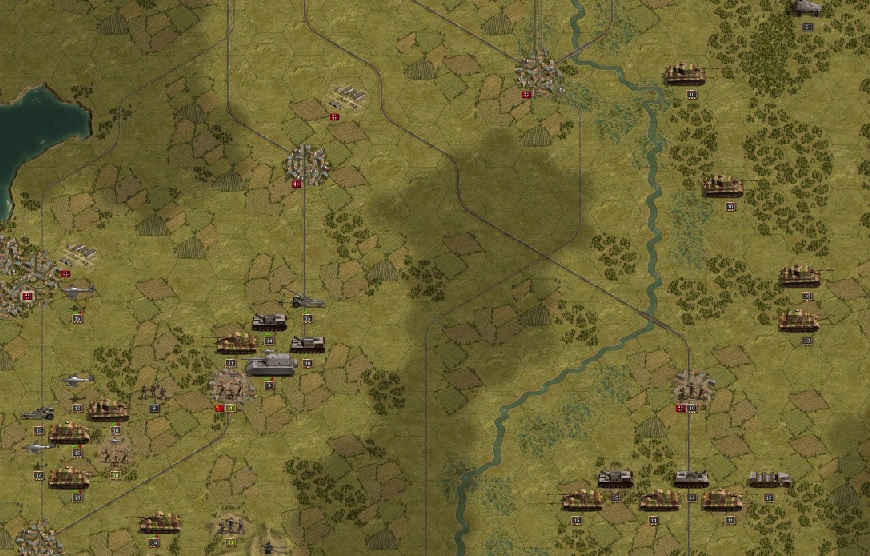870x556 pixels.
Task: Select the towed artillery gun above the grey tanks
Action: tap(307, 300)
